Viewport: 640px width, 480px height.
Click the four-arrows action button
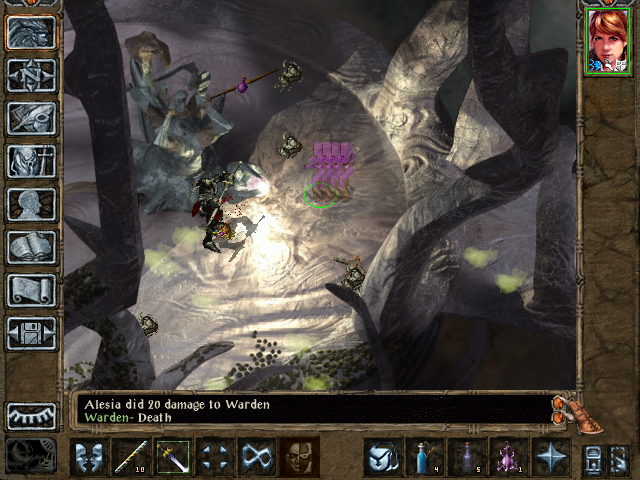(x=215, y=457)
